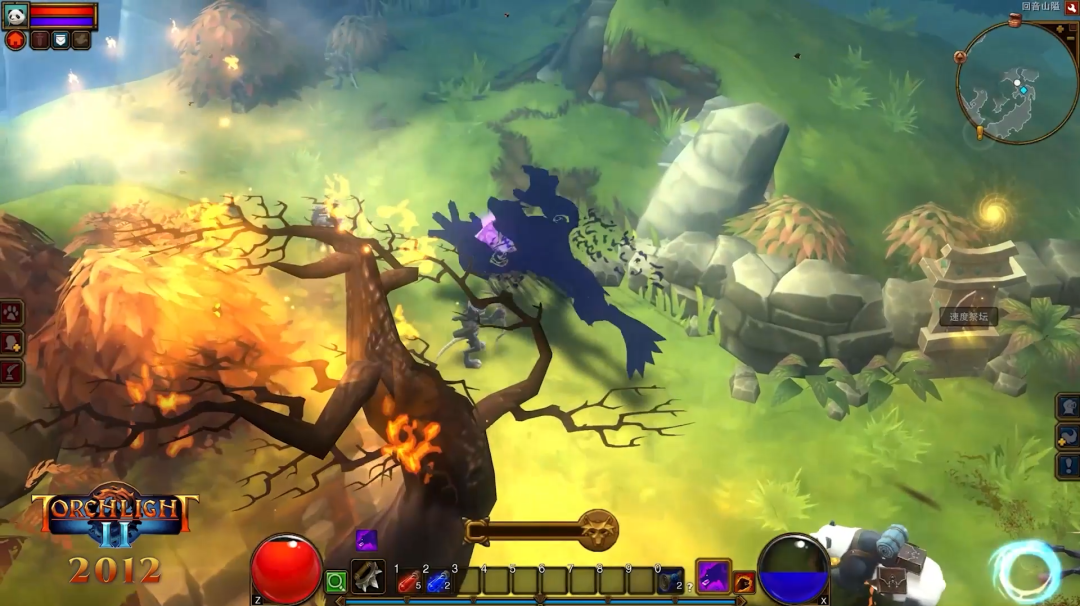The width and height of the screenshot is (1080, 606).
Task: Activate the purple wolf skill on the hotbar
Action: (x=713, y=576)
